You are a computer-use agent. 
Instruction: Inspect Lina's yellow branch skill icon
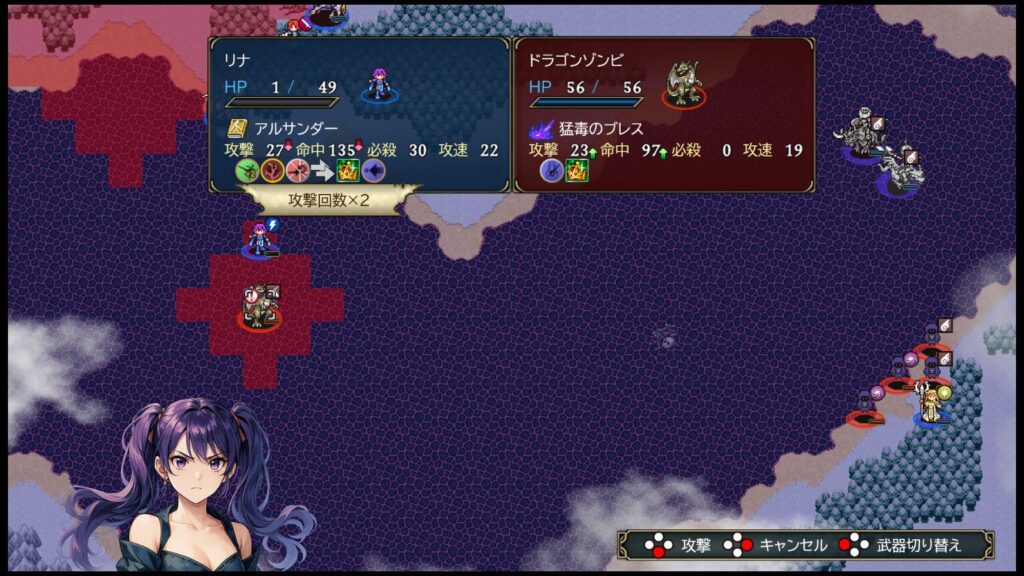point(272,170)
